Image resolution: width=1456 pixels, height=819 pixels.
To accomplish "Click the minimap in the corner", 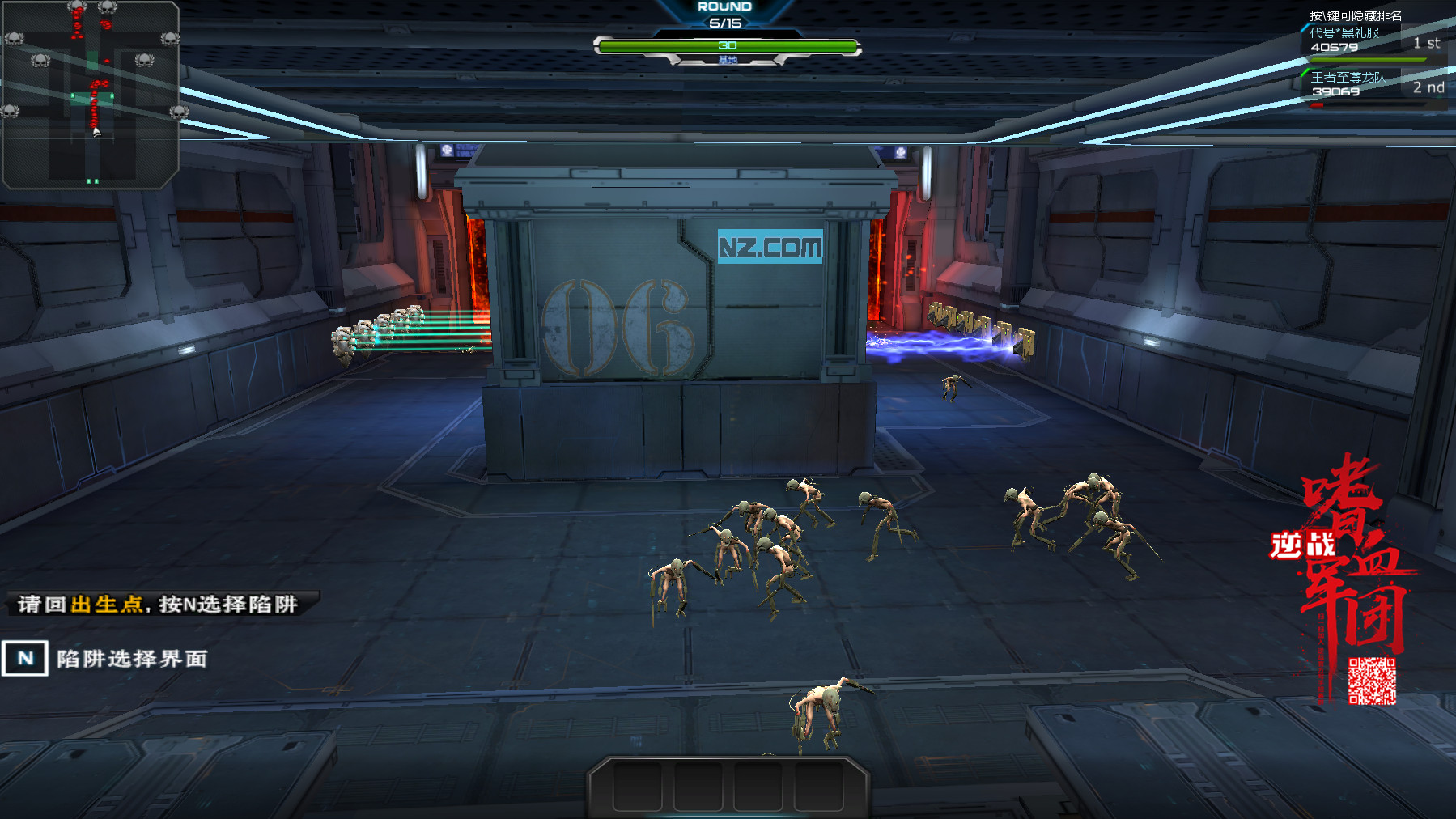I will point(90,95).
